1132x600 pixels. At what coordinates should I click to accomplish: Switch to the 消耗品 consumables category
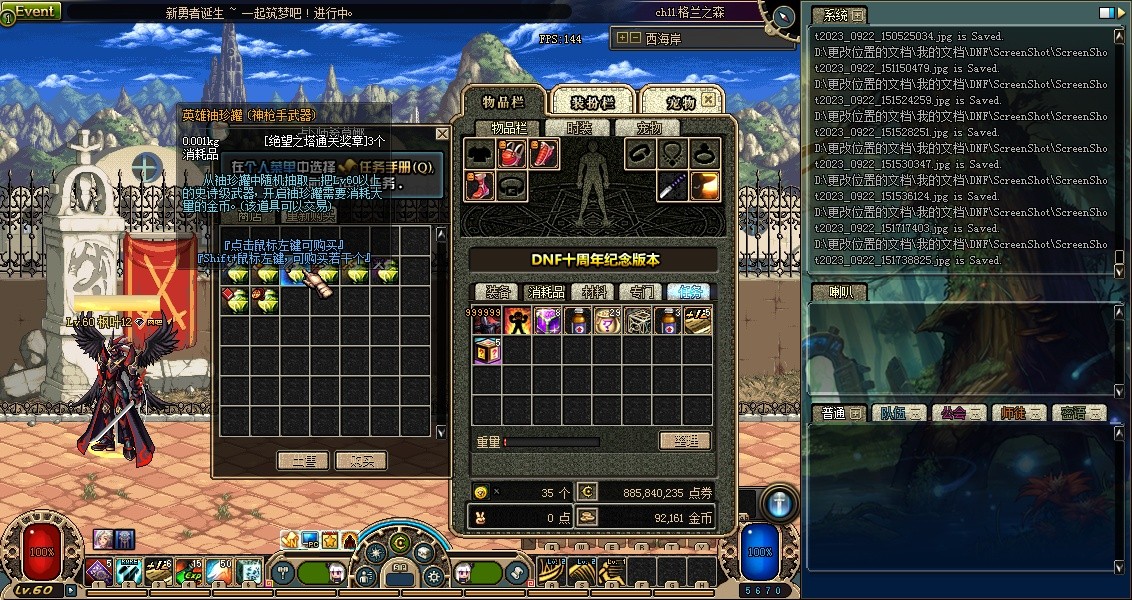point(546,292)
